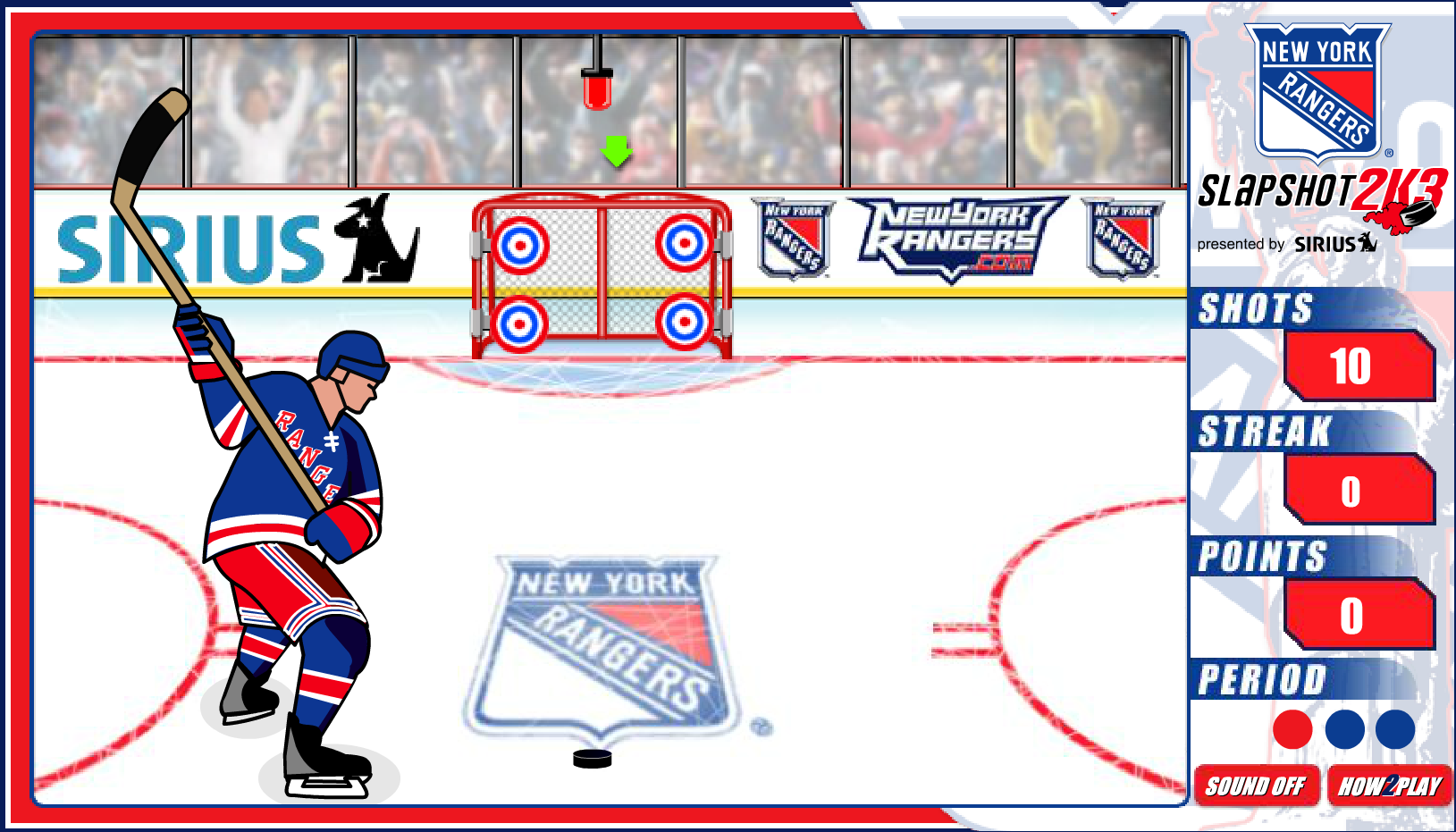
Task: Click the Rangers shield logo at top right
Action: point(1318,89)
